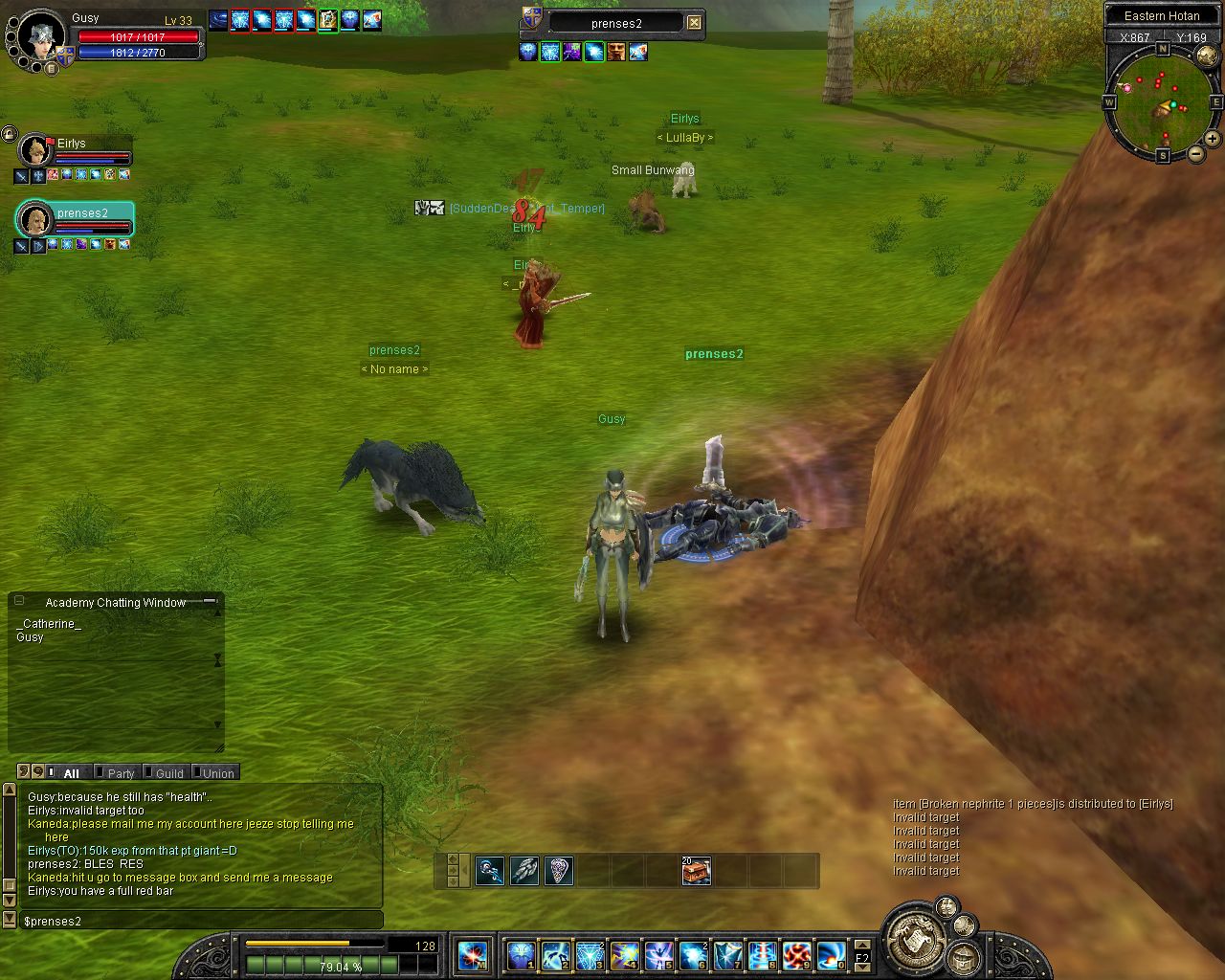Activate the skill in hotbar slot 1
This screenshot has height=980, width=1225.
point(522,955)
